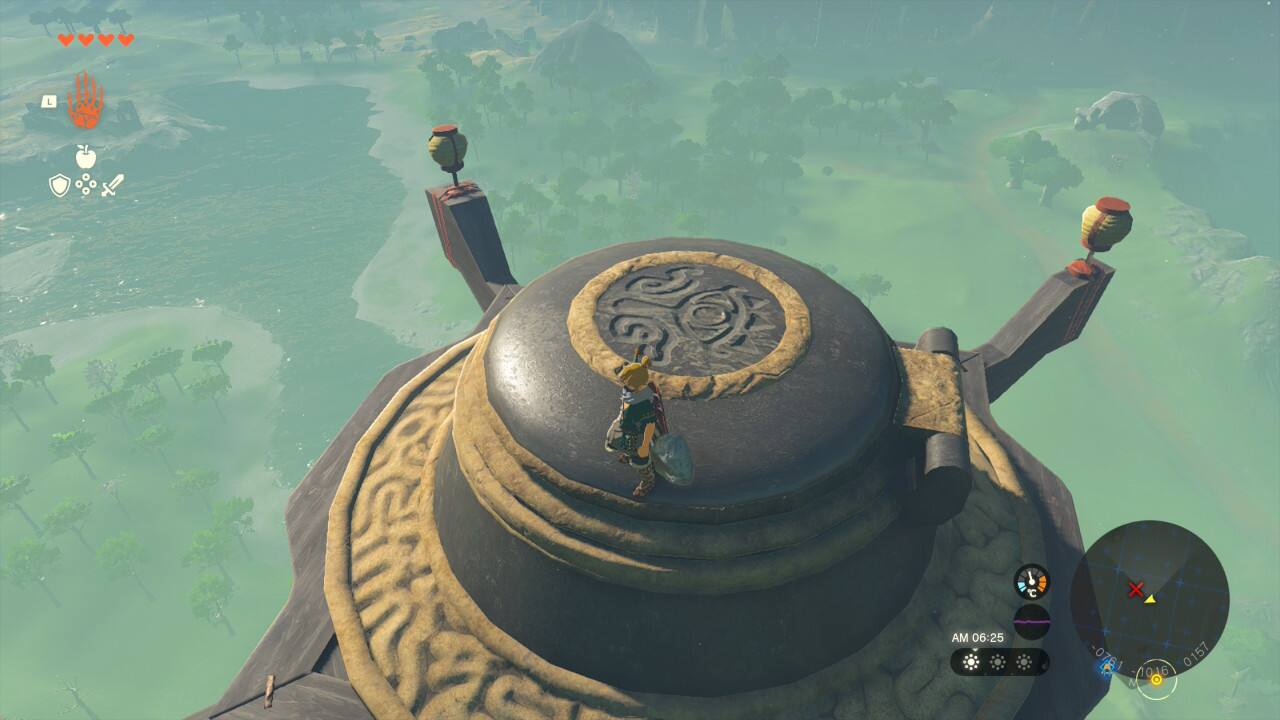Activate the orange Ultrahand ability icon
Image resolution: width=1280 pixels, height=720 pixels.
[86, 101]
